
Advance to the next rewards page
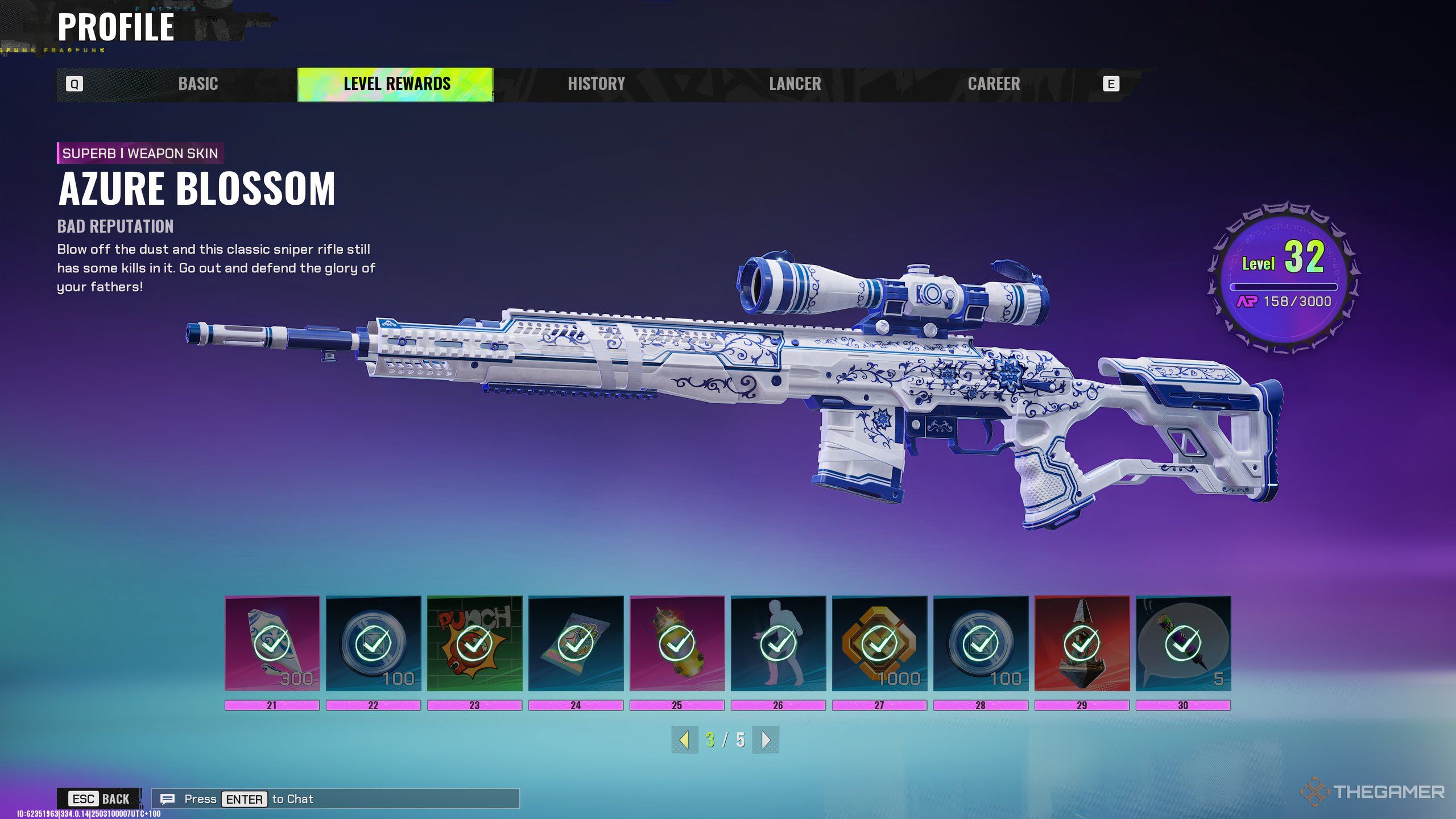click(x=766, y=740)
